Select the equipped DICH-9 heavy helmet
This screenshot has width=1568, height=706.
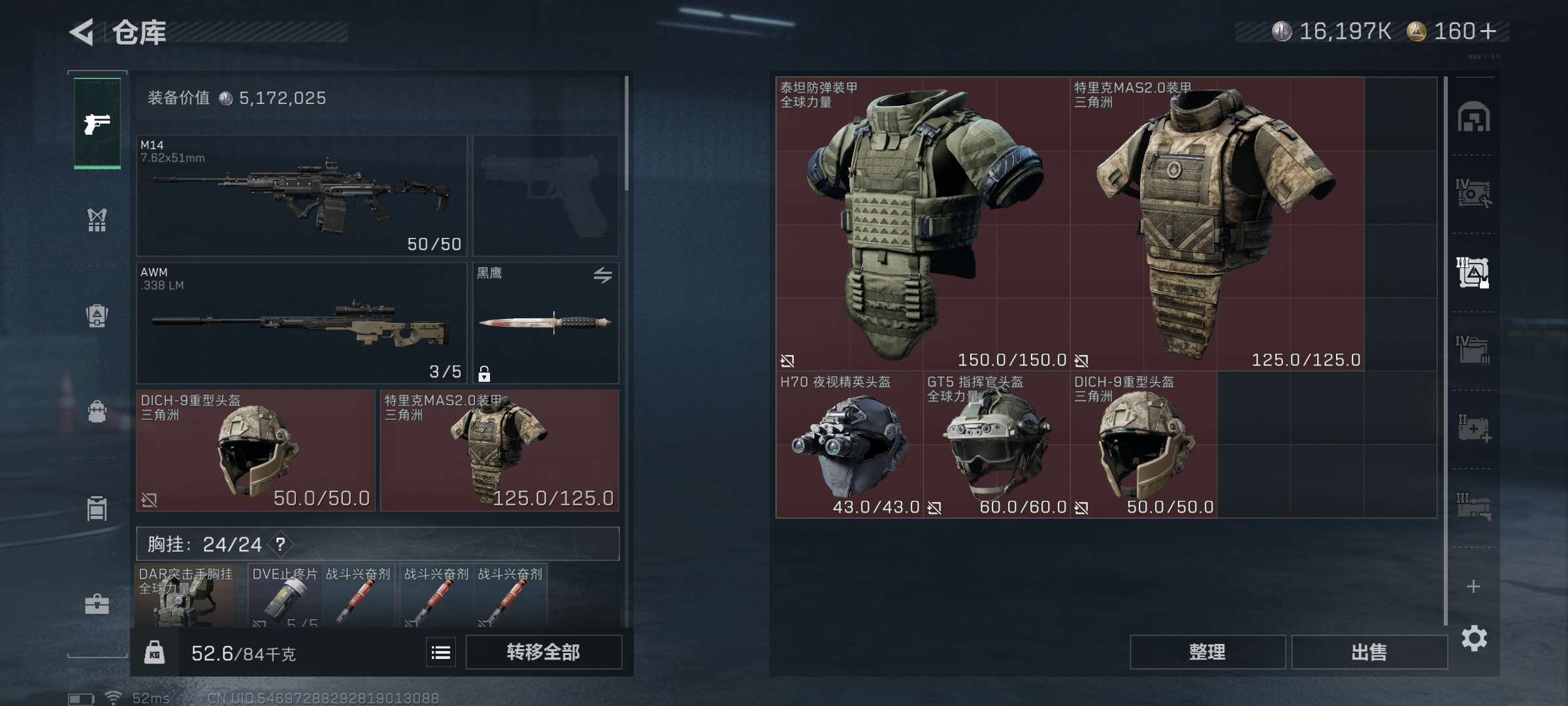255,450
